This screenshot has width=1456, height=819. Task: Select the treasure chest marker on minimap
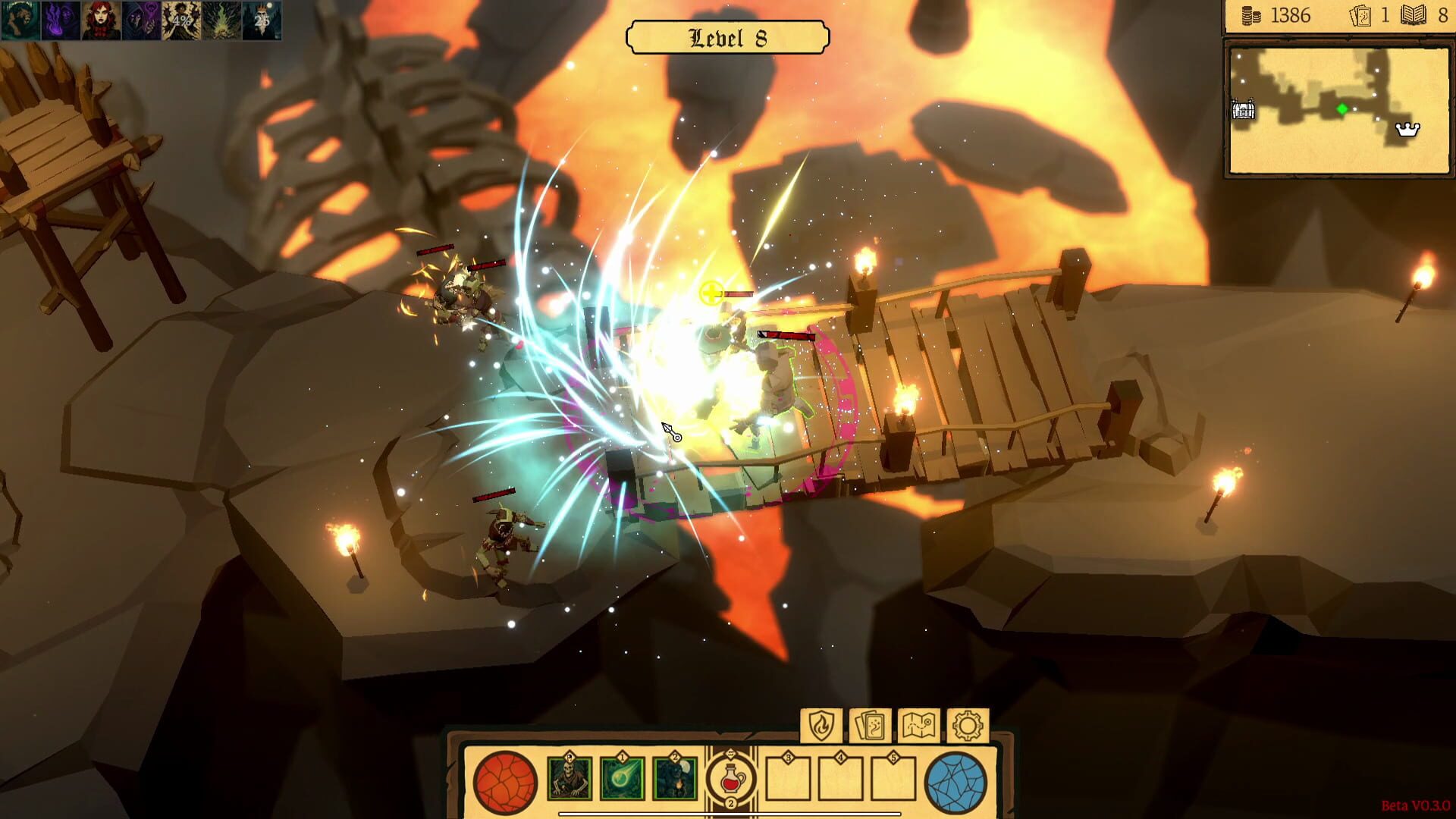click(x=1243, y=111)
